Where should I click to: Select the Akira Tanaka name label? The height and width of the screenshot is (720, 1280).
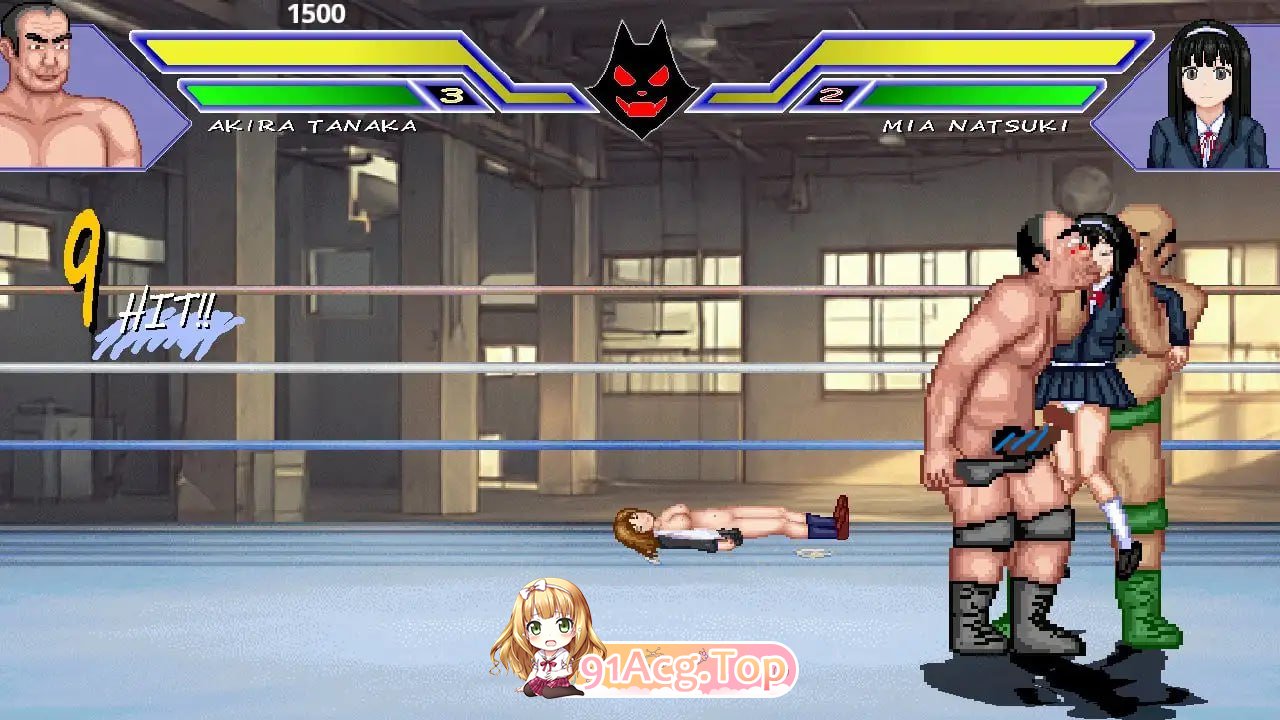(313, 127)
